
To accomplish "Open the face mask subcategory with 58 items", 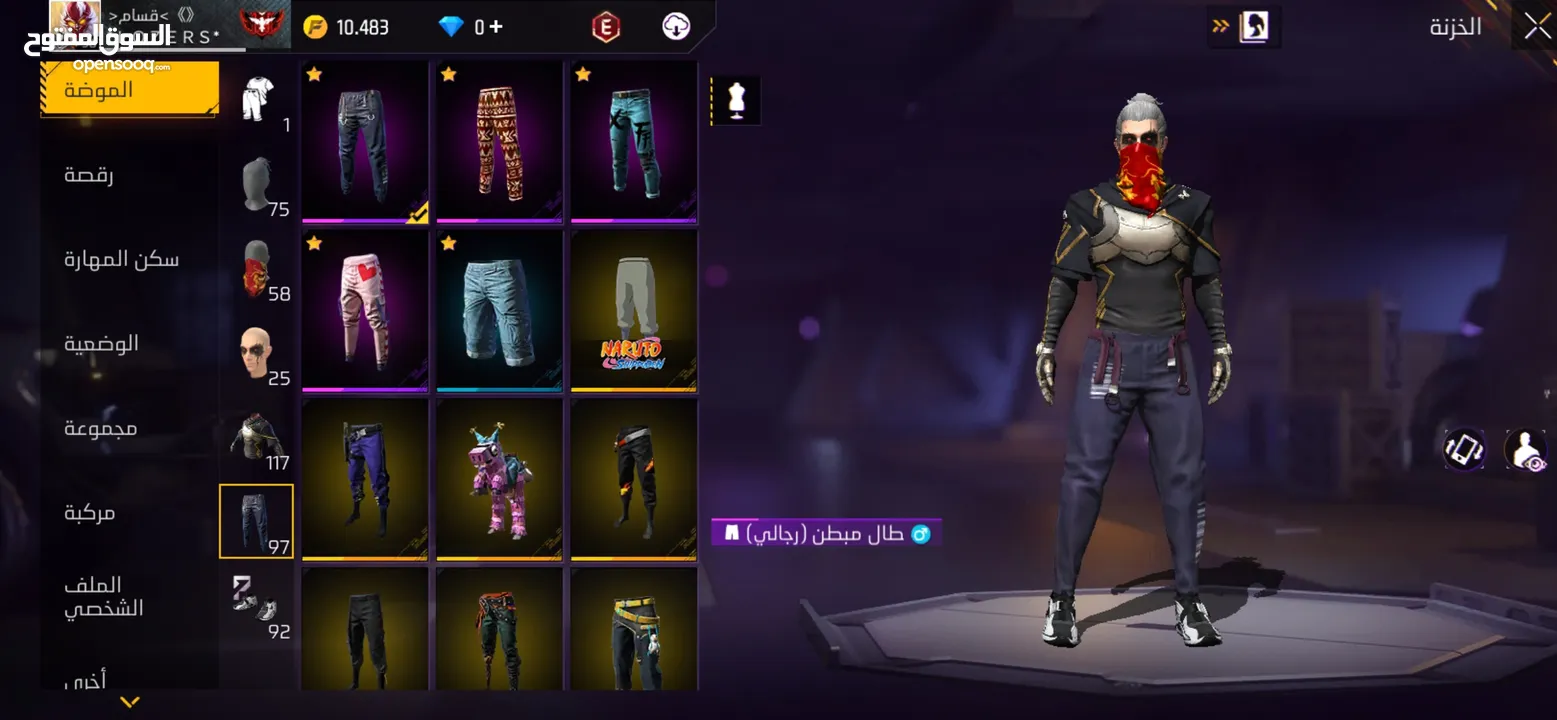I will pos(257,270).
